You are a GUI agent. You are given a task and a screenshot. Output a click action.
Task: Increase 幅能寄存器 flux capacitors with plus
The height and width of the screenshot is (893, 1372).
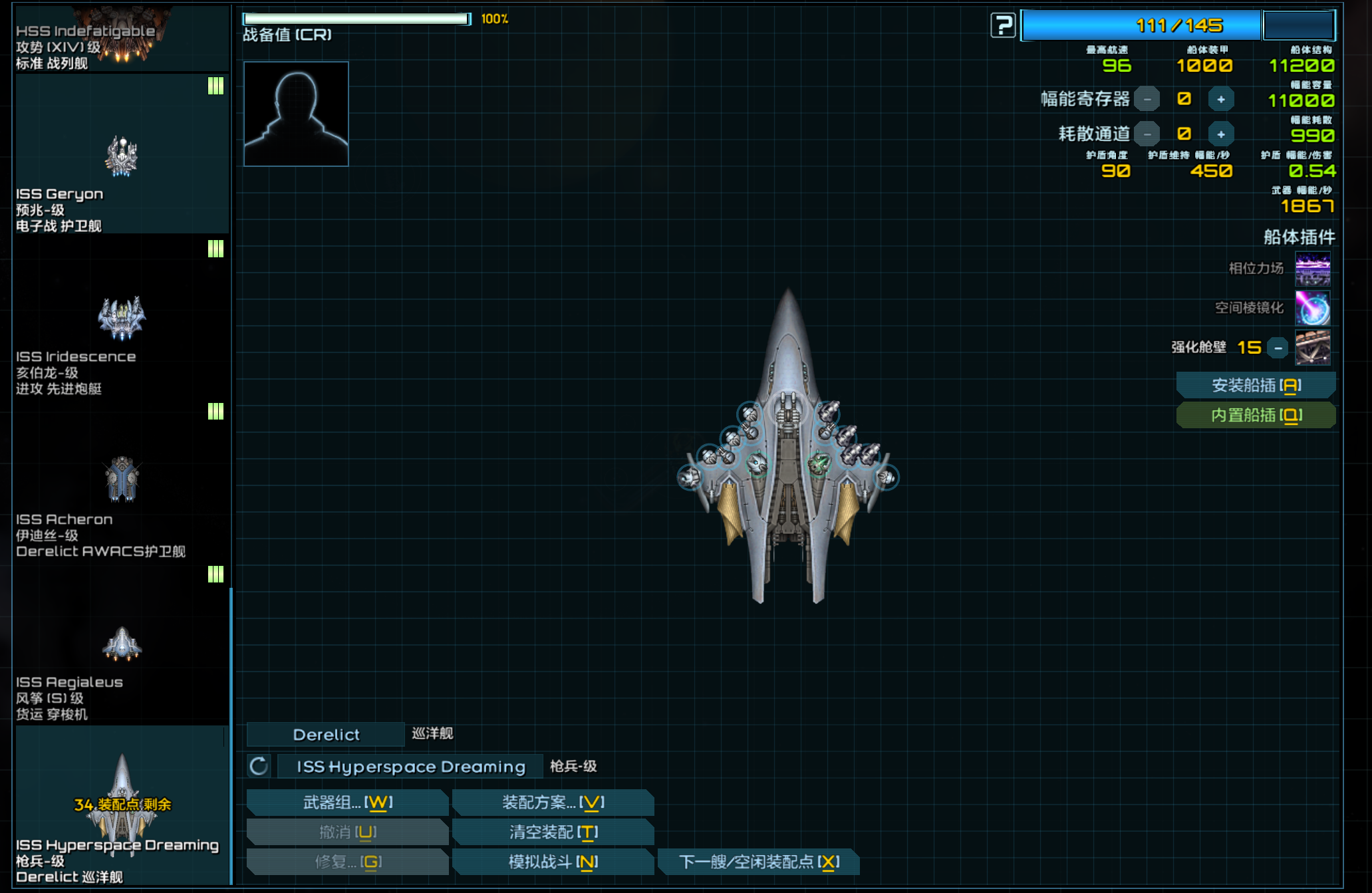click(1220, 100)
